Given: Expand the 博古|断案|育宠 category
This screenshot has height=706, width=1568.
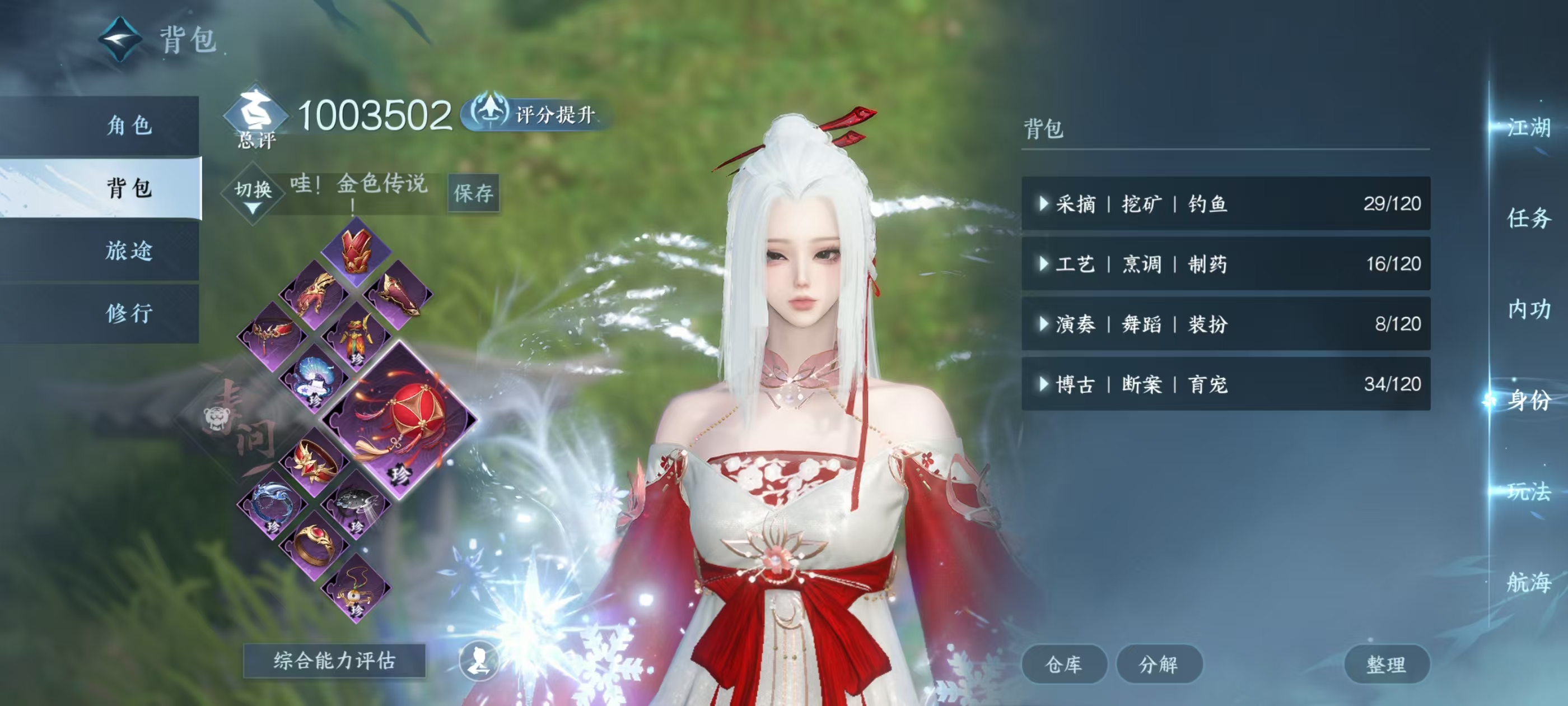Looking at the screenshot, I should click(1224, 385).
